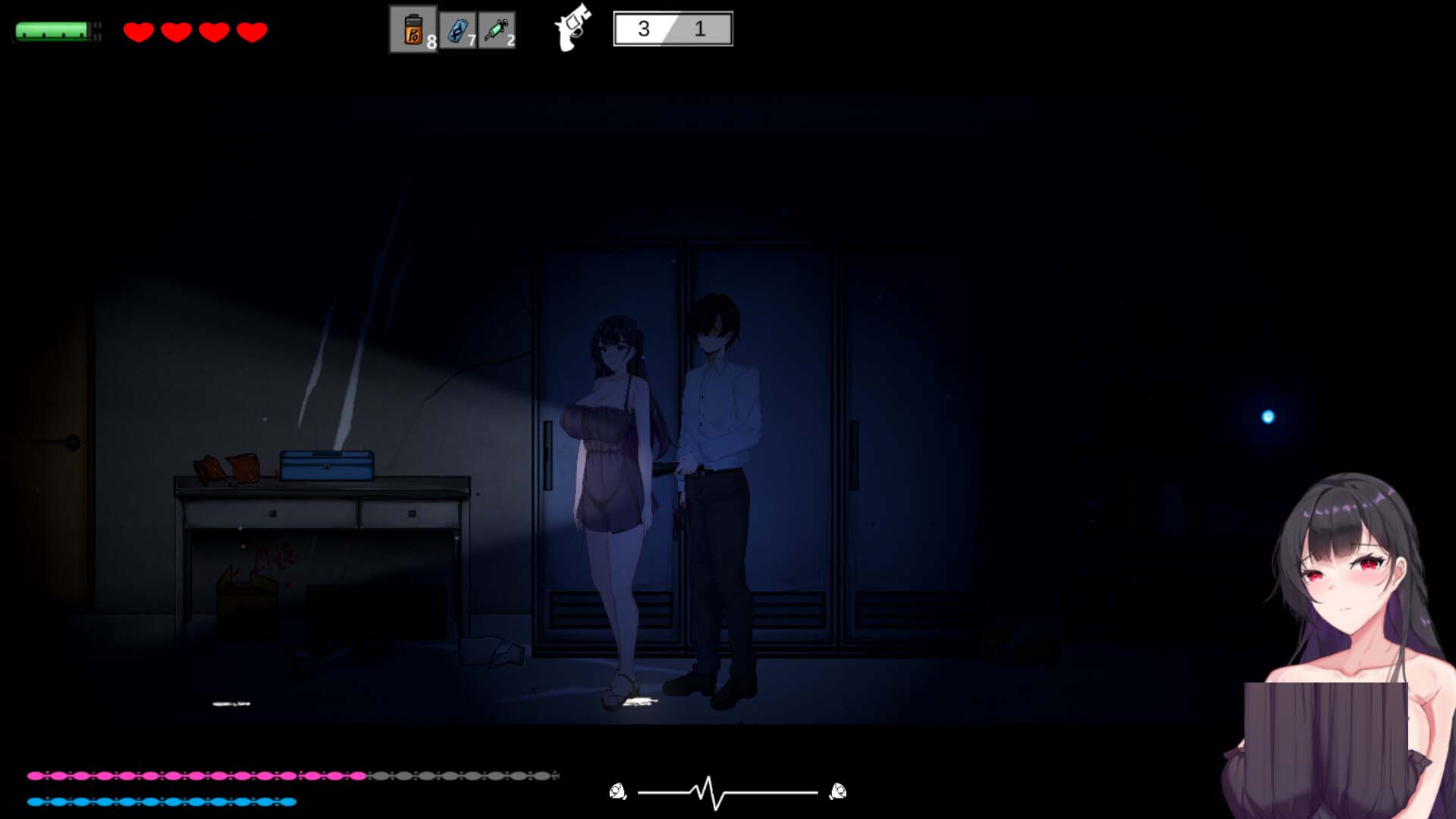Image resolution: width=1456 pixels, height=819 pixels.
Task: Choose the blue packet item slot
Action: [x=458, y=30]
